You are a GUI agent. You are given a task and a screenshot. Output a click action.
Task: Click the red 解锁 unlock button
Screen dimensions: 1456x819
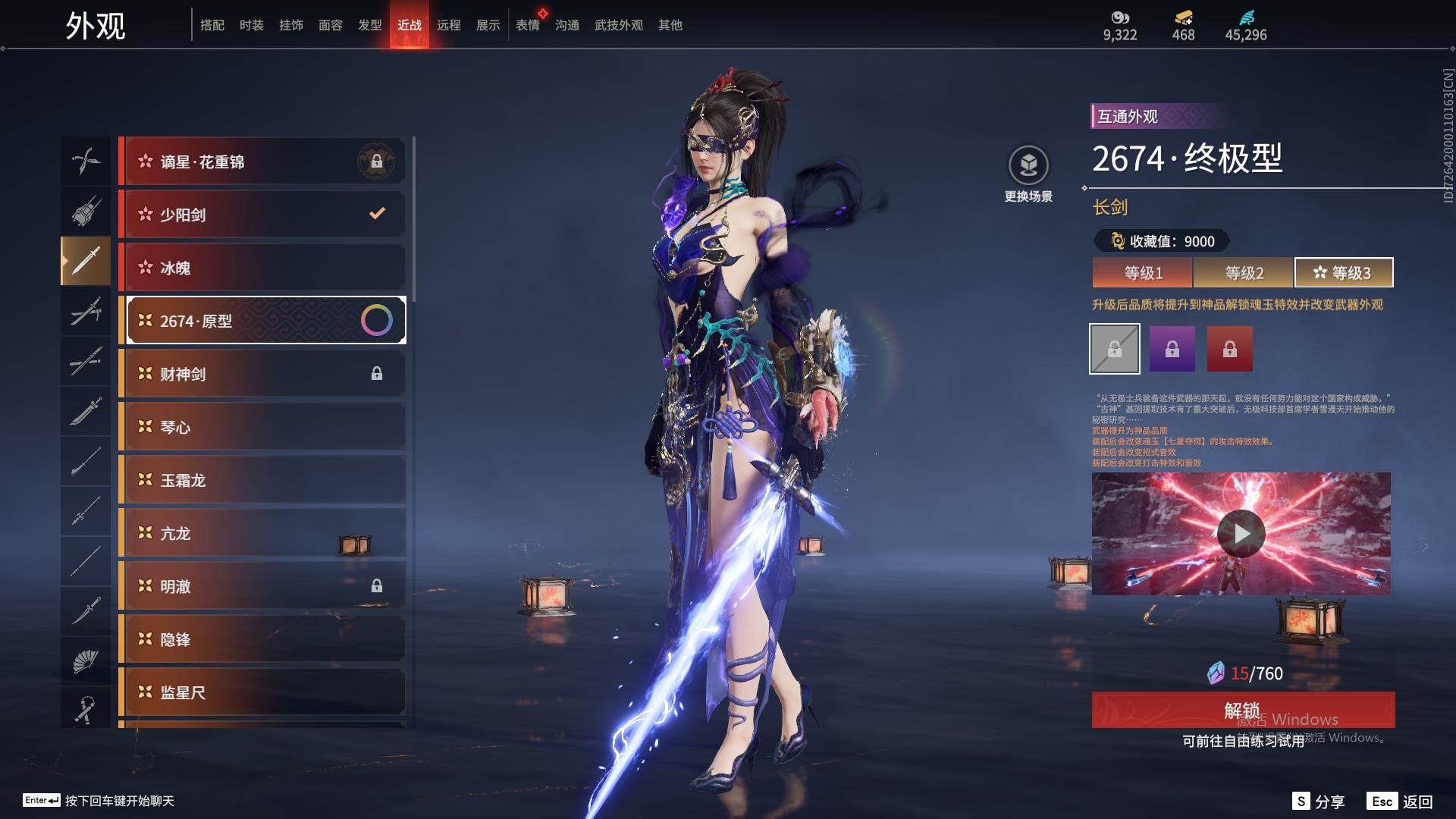click(1243, 710)
